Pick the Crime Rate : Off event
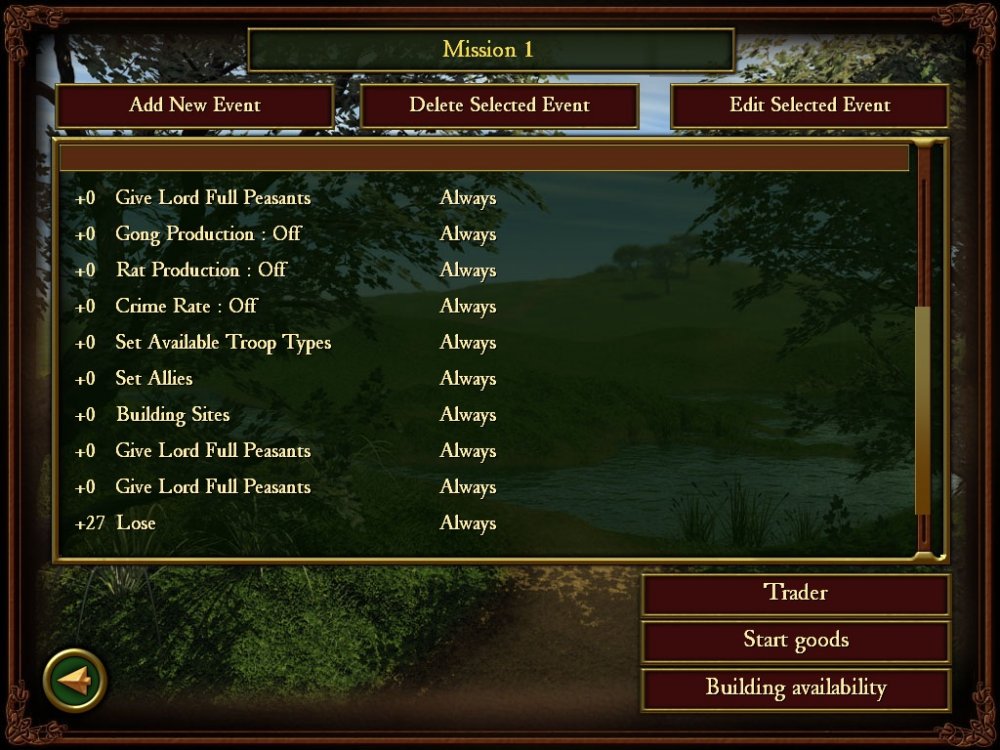 [x=186, y=306]
